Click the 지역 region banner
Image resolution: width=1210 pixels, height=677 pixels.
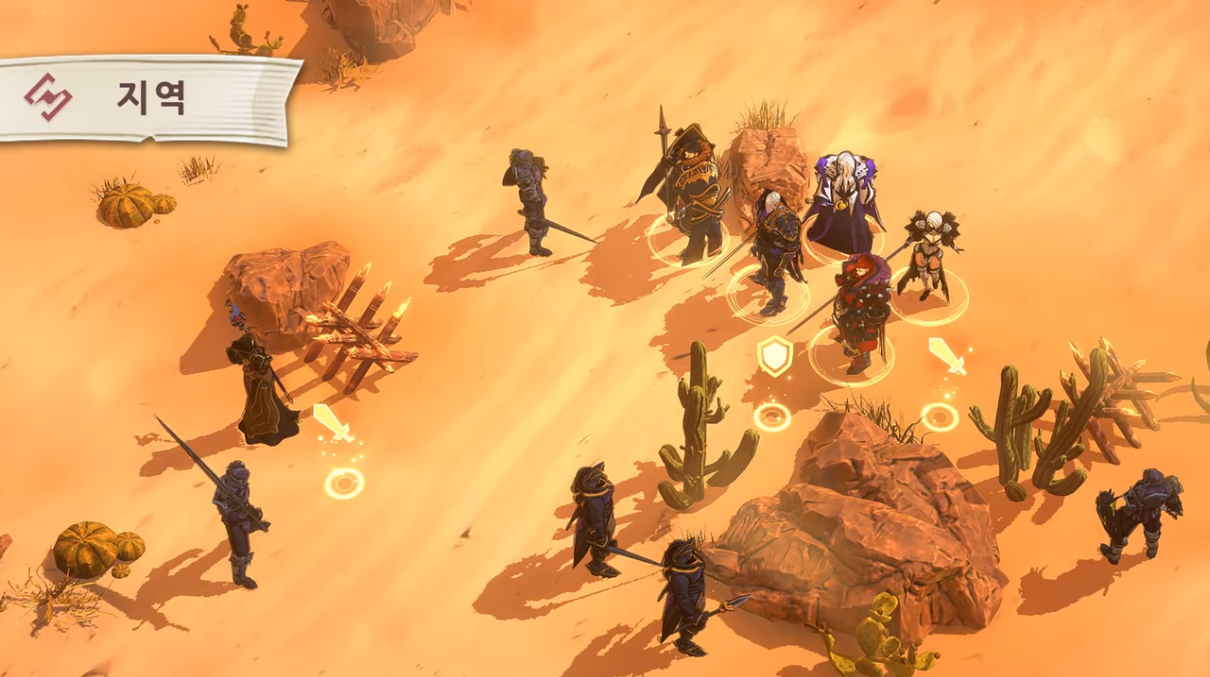coord(148,98)
